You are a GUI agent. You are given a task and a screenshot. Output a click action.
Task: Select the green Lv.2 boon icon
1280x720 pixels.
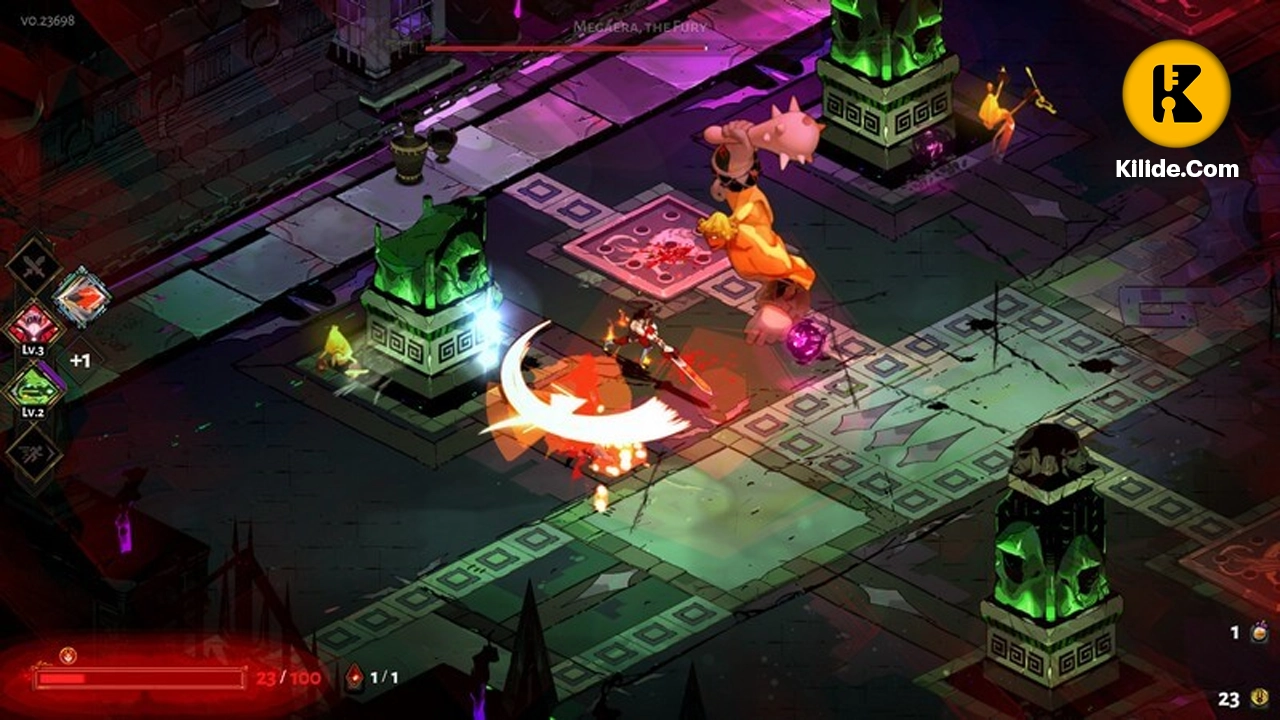(x=35, y=388)
